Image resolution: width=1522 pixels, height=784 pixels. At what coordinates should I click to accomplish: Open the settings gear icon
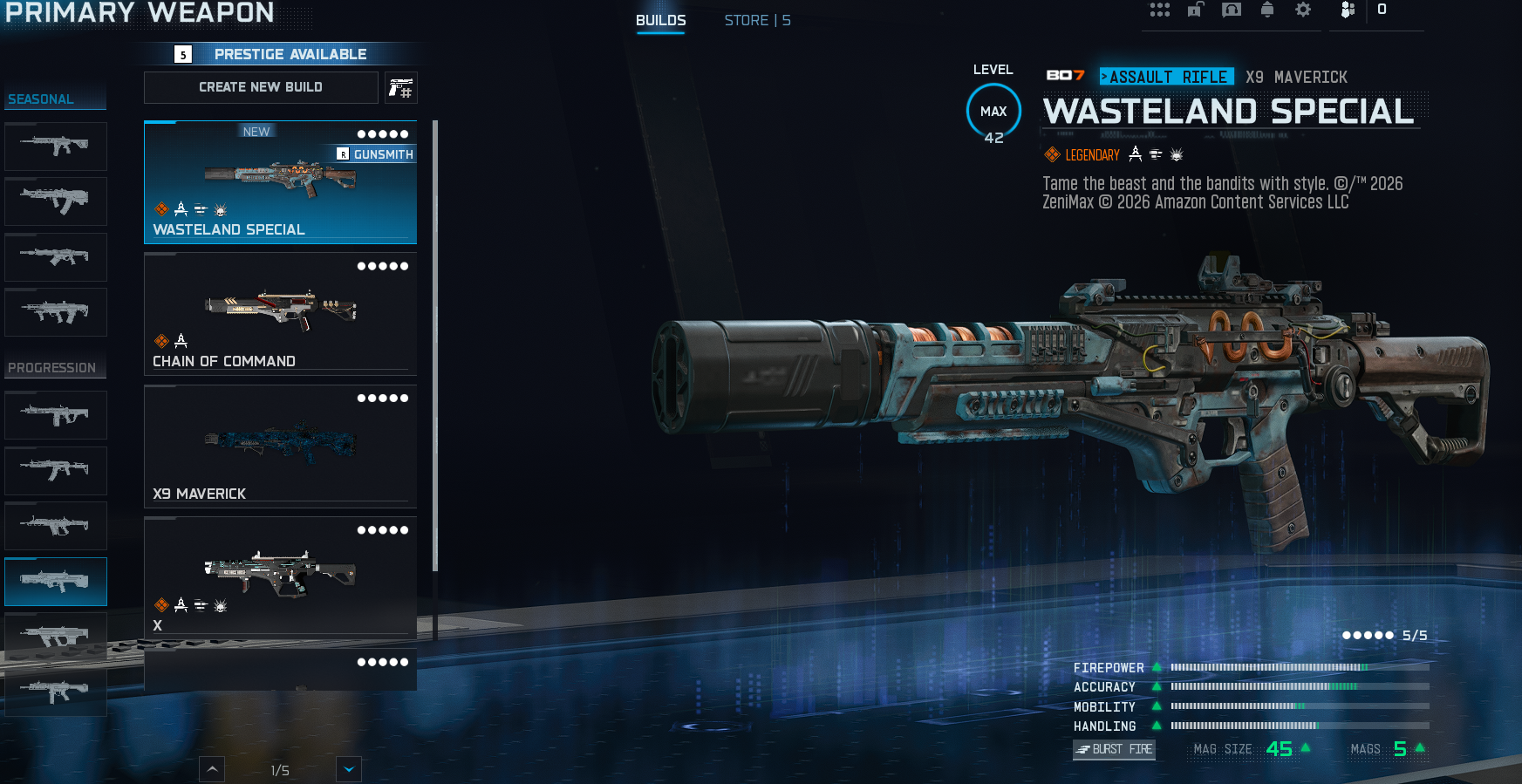(1303, 10)
